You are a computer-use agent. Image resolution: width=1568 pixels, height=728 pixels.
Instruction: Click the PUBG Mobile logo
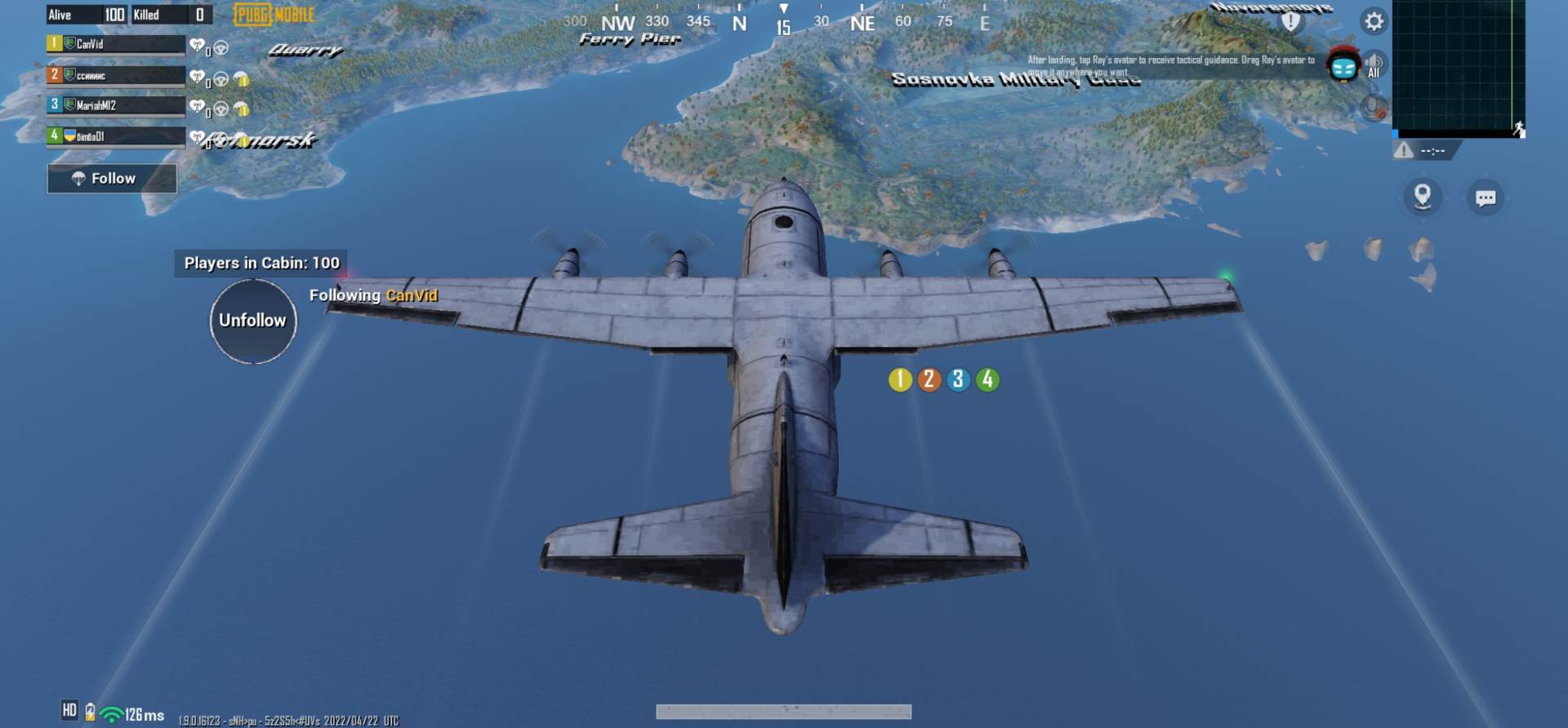(x=272, y=14)
